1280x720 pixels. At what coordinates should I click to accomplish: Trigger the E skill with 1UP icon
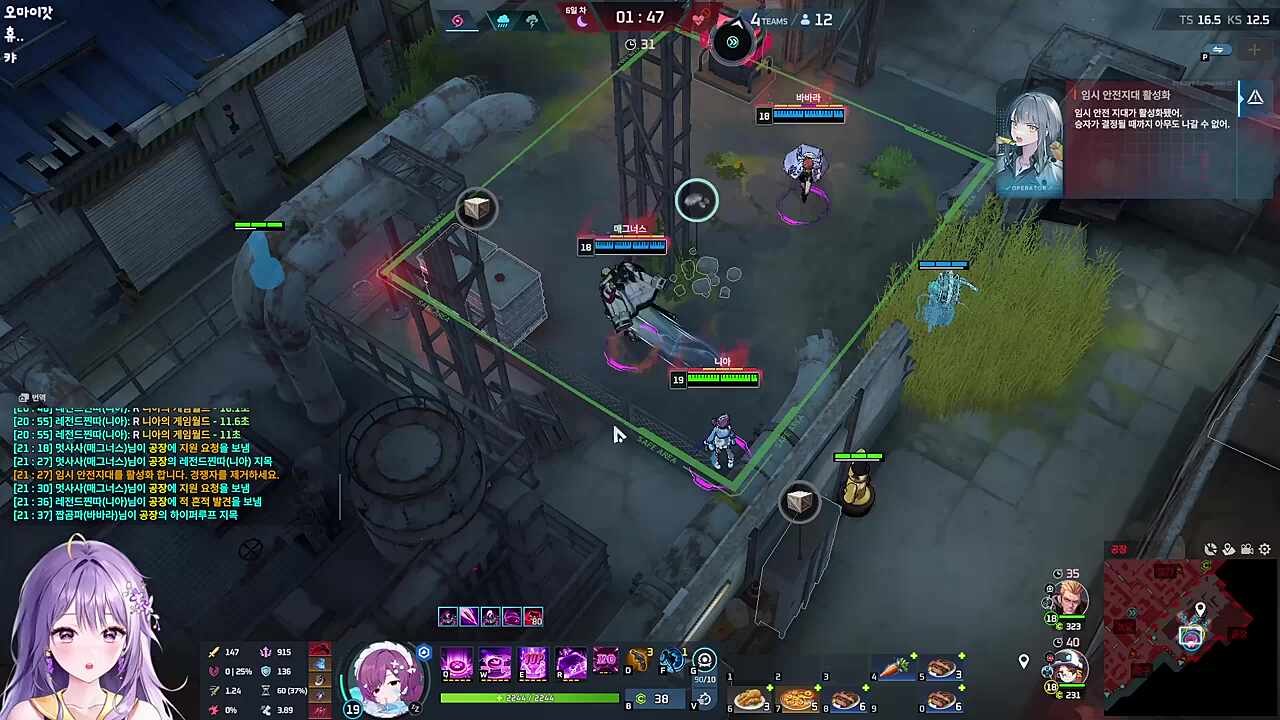tap(533, 662)
